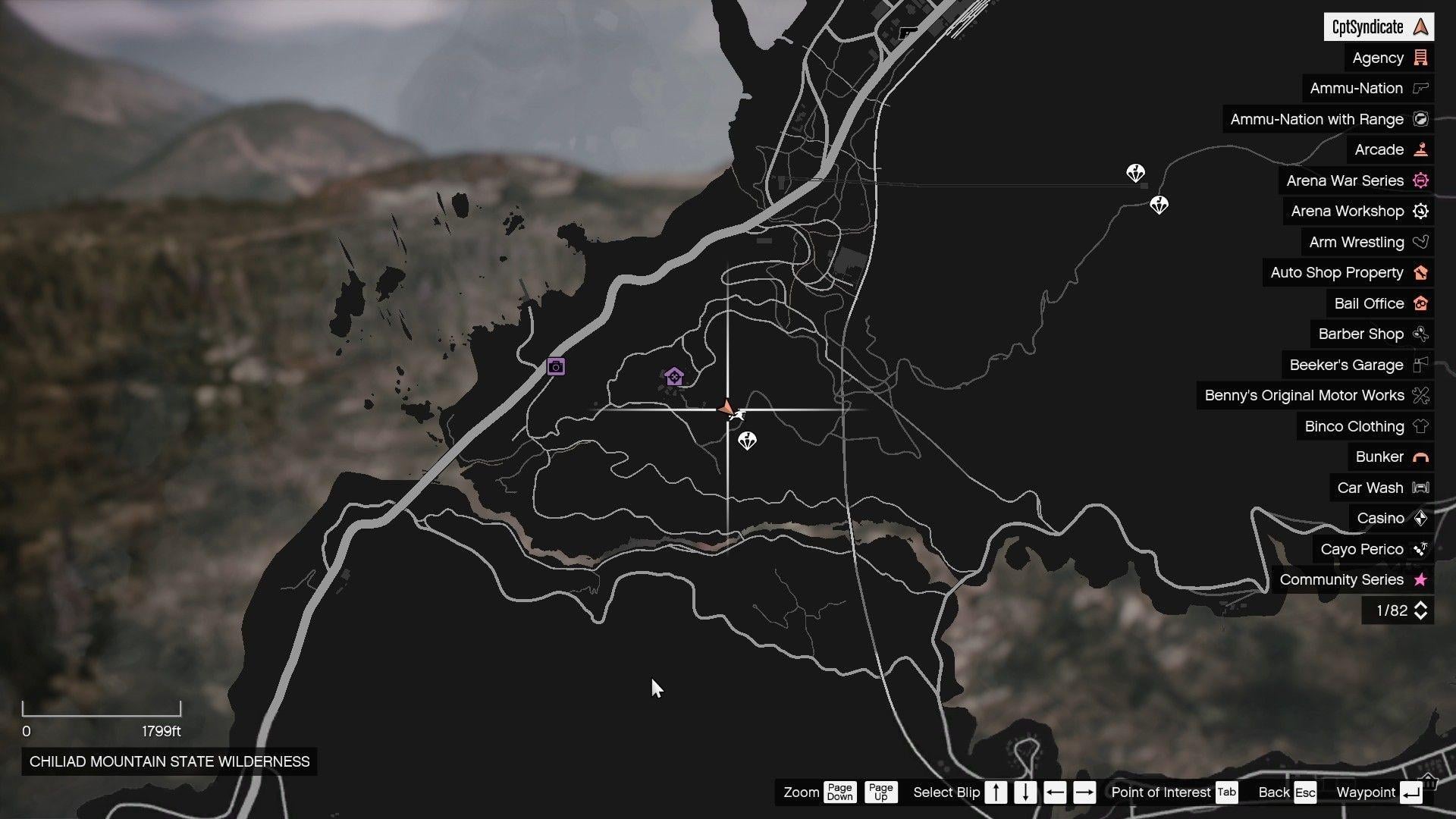Toggle Arm Wrestling blip visibility
Screen dimensions: 1456x819
(x=1420, y=242)
